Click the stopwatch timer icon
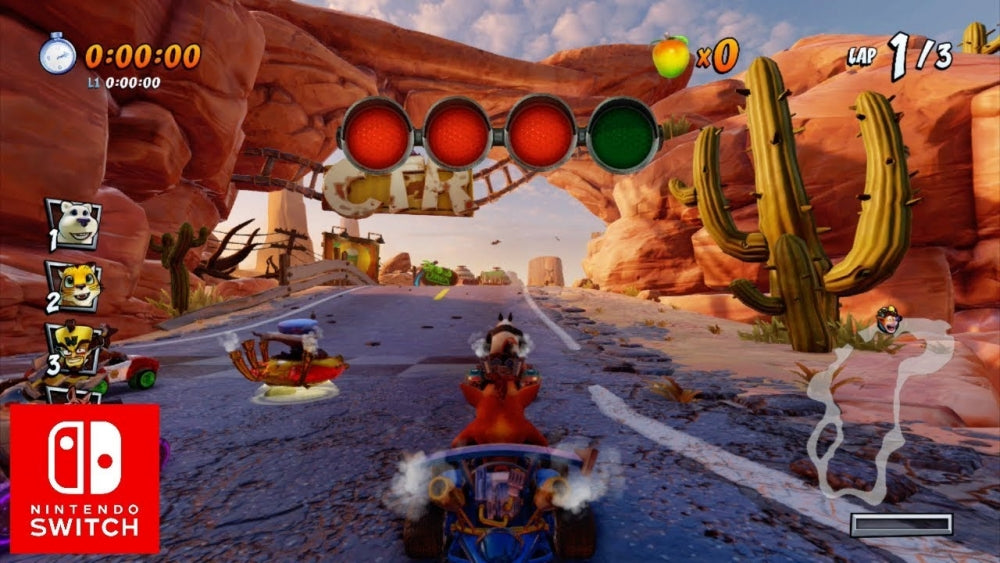 [57, 54]
